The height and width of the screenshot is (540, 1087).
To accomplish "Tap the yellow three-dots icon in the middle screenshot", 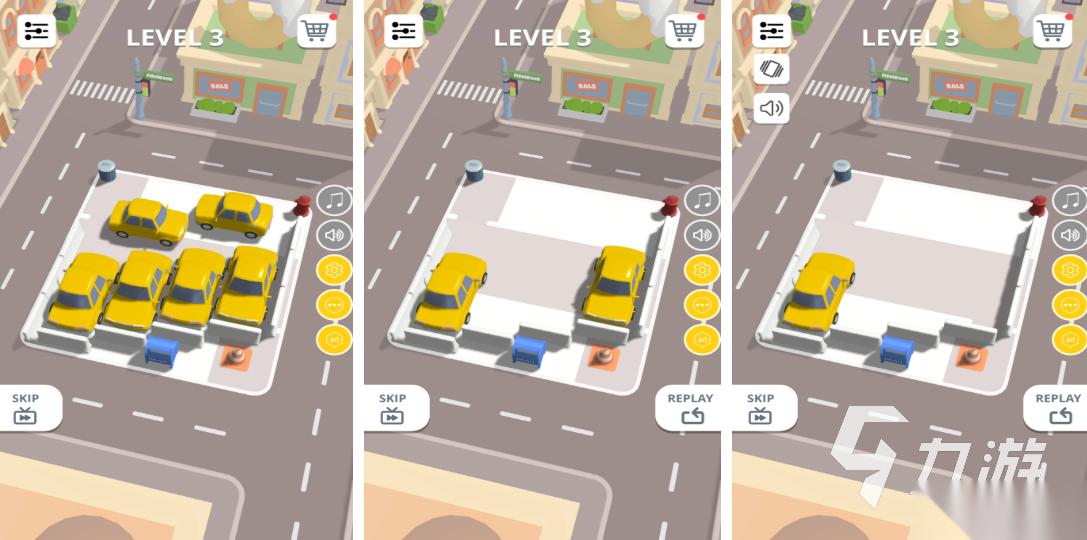I will pyautogui.click(x=702, y=305).
